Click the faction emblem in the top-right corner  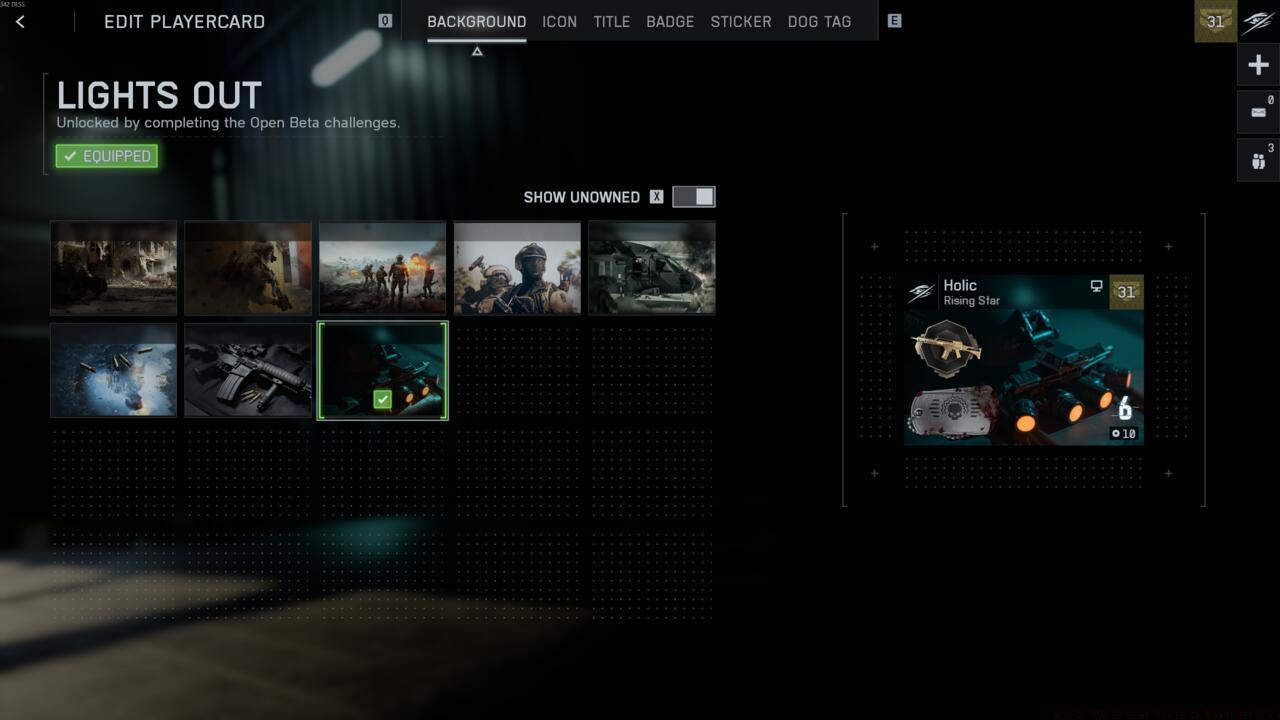1256,21
